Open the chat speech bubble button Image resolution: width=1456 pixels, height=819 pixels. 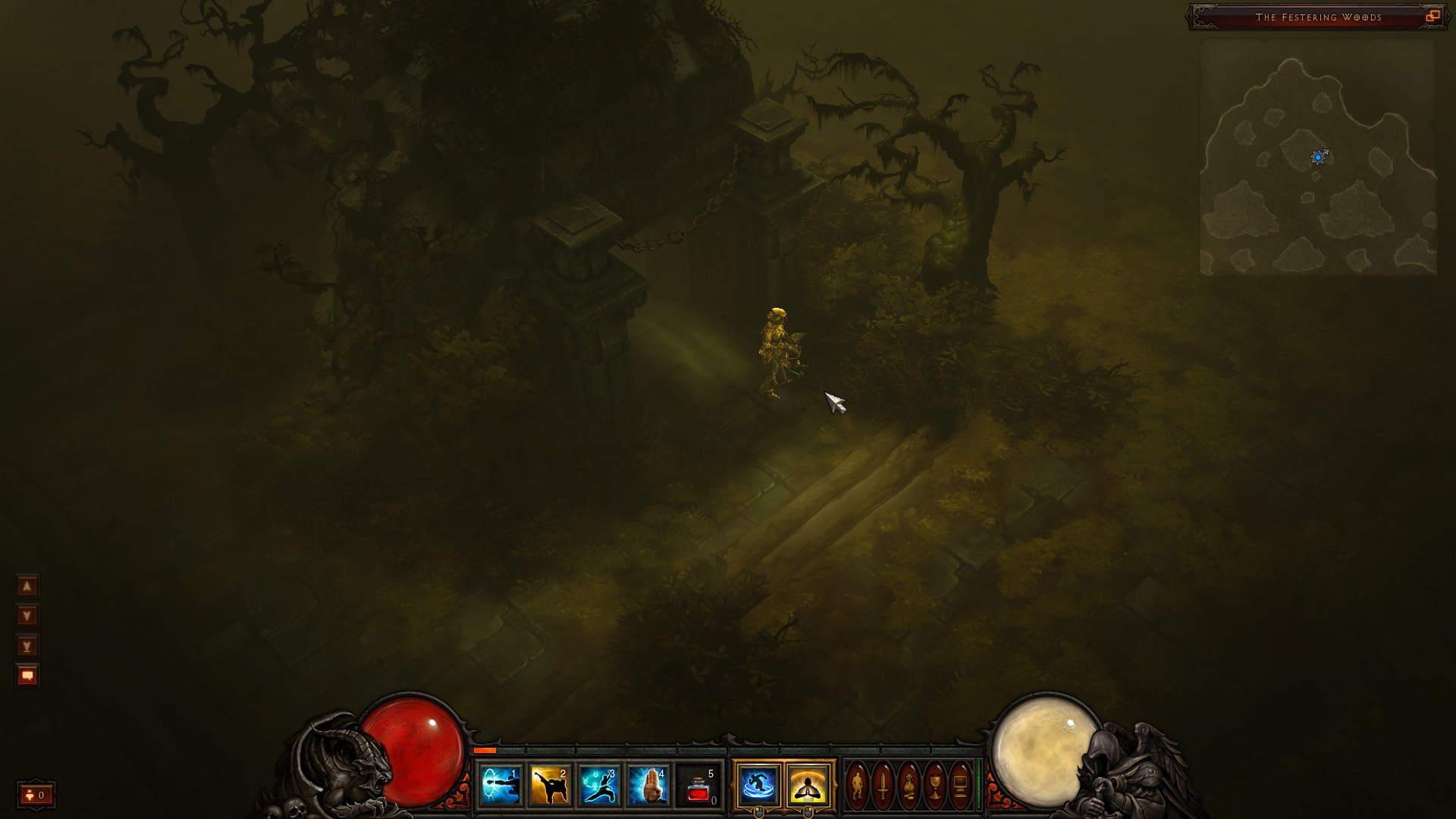[x=27, y=676]
